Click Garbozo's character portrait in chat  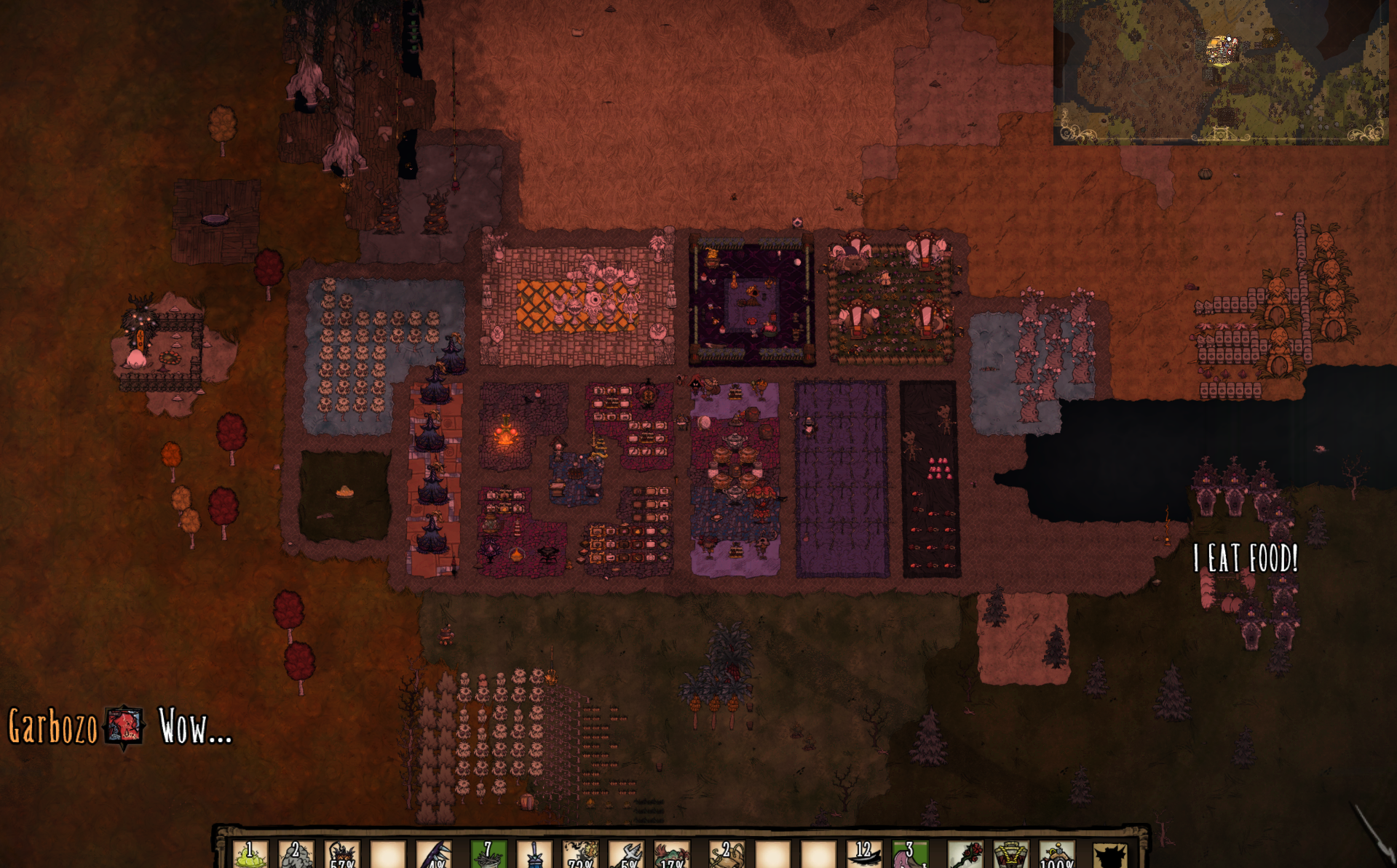pyautogui.click(x=124, y=726)
